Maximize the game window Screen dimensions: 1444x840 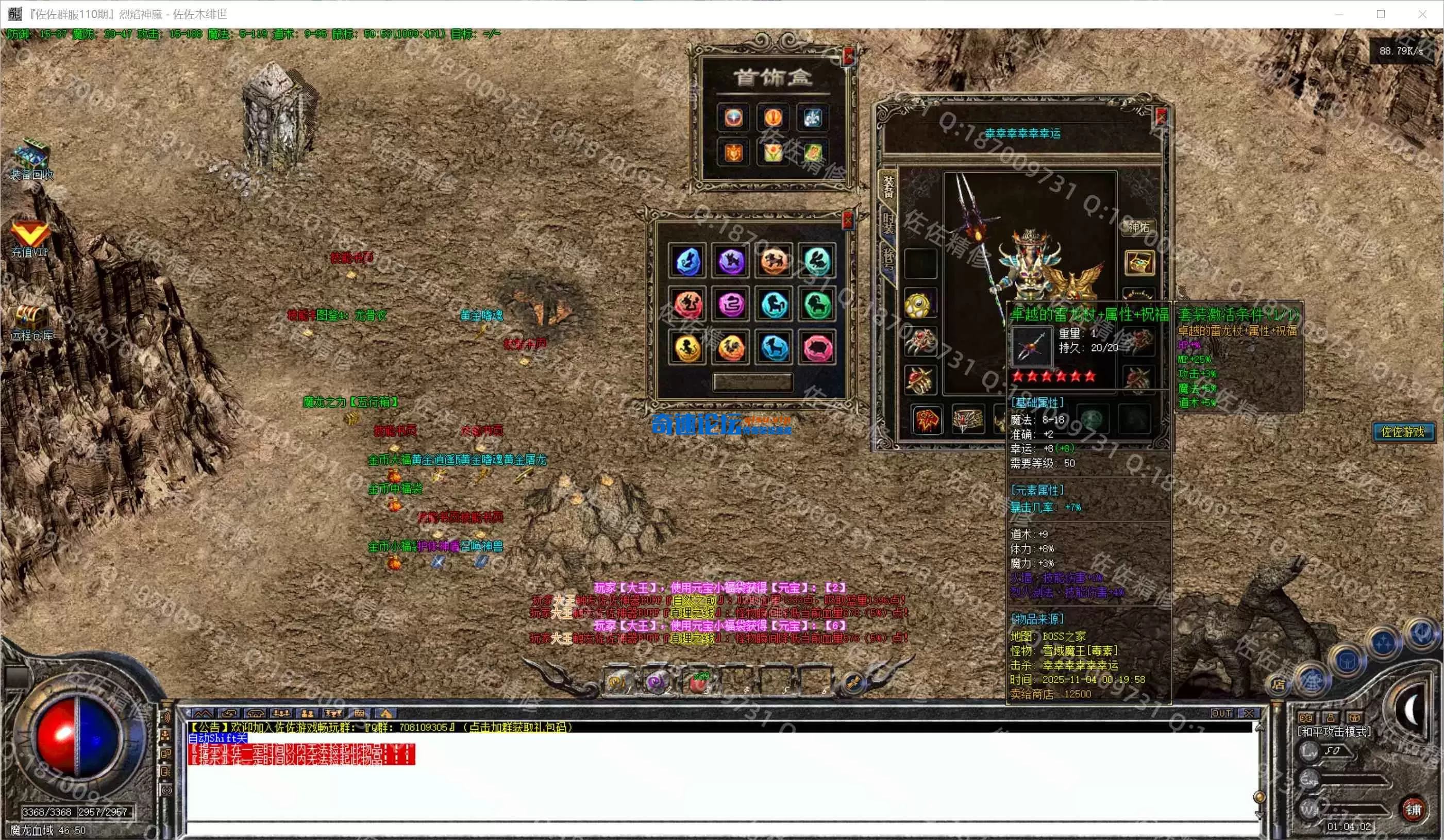(1381, 14)
